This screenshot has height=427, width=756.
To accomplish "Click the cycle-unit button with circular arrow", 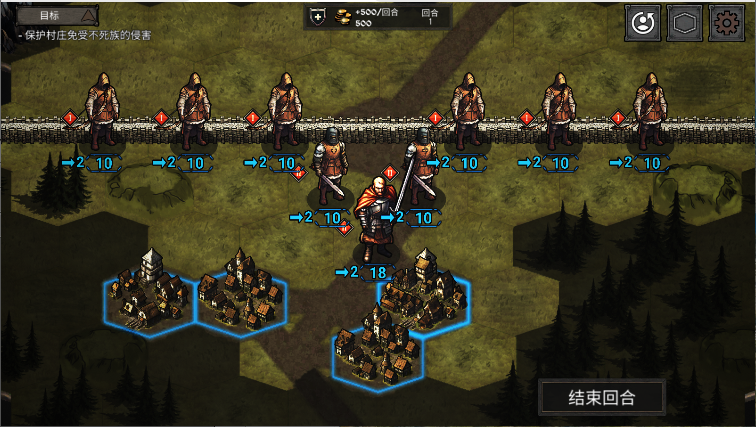I will pos(642,22).
